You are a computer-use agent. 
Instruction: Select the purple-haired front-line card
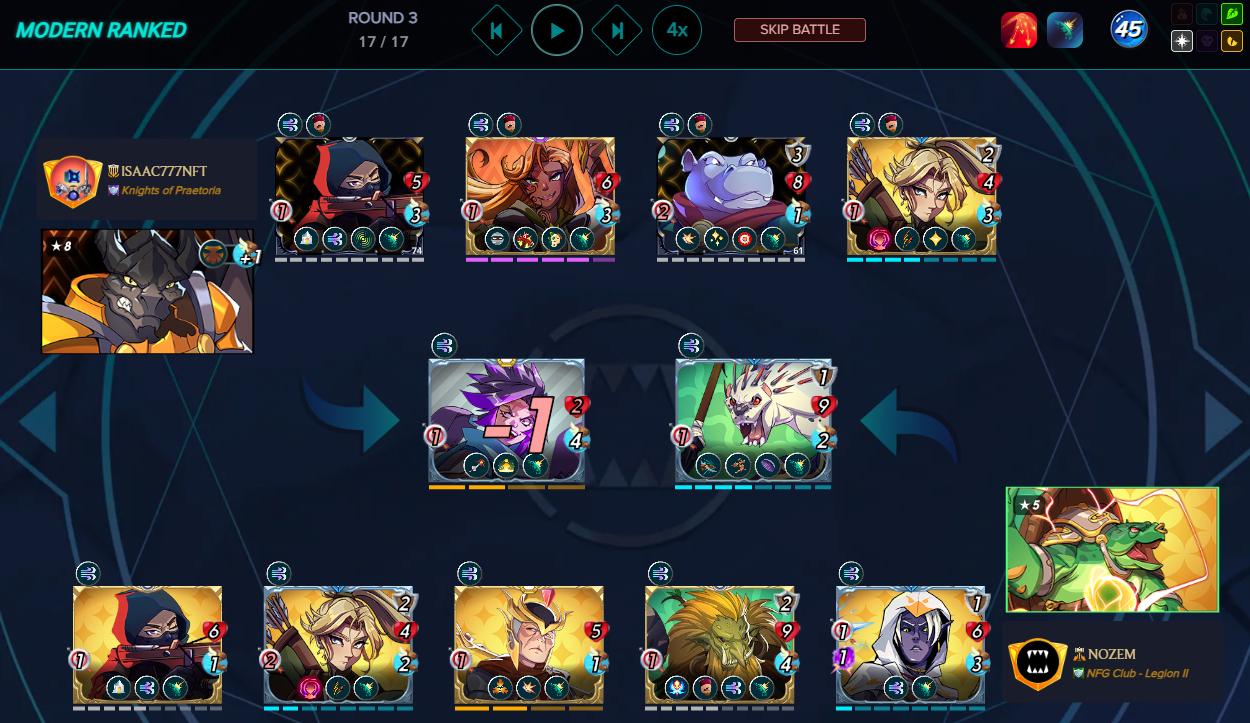pyautogui.click(x=506, y=418)
